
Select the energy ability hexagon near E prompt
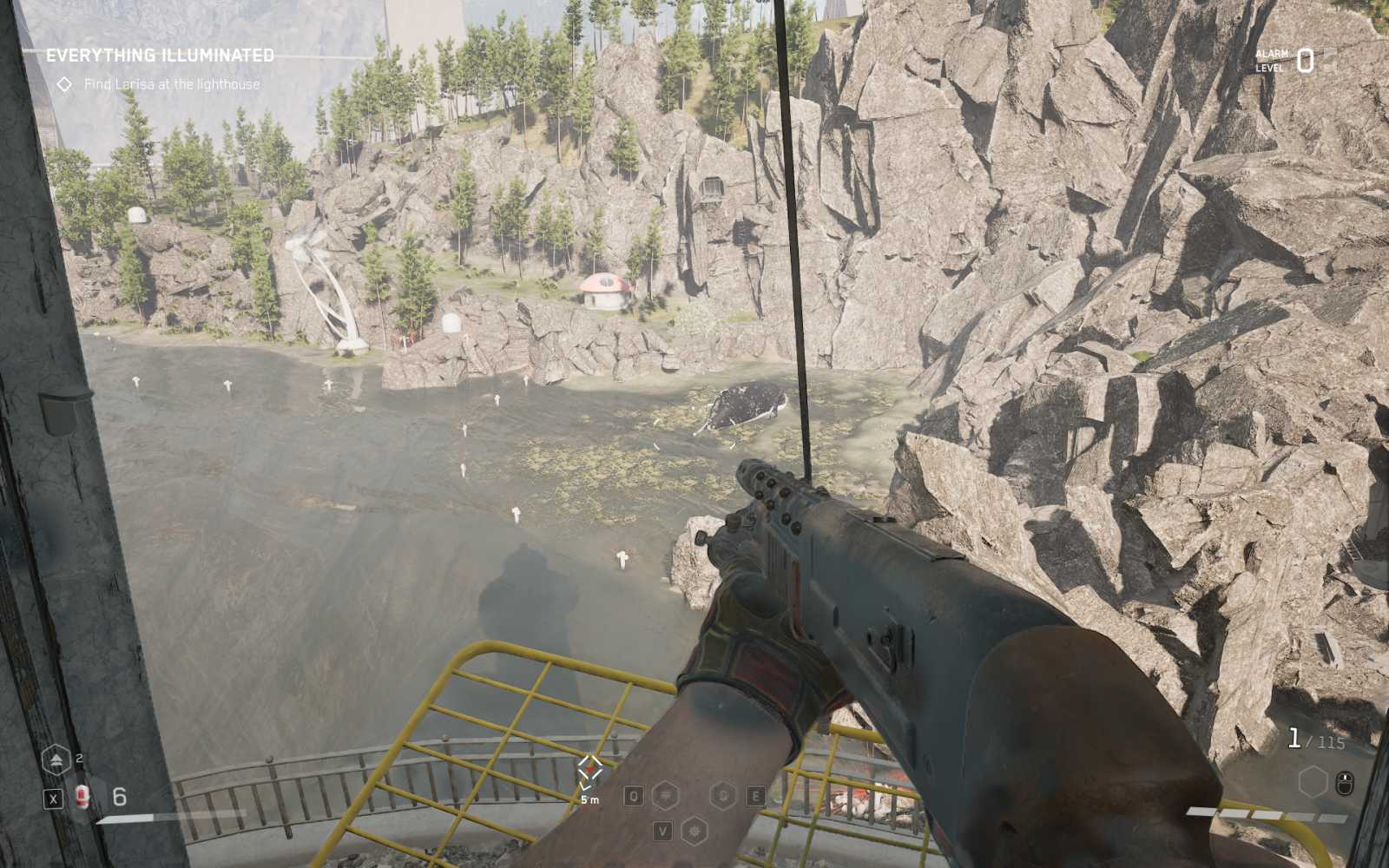pyautogui.click(x=722, y=793)
